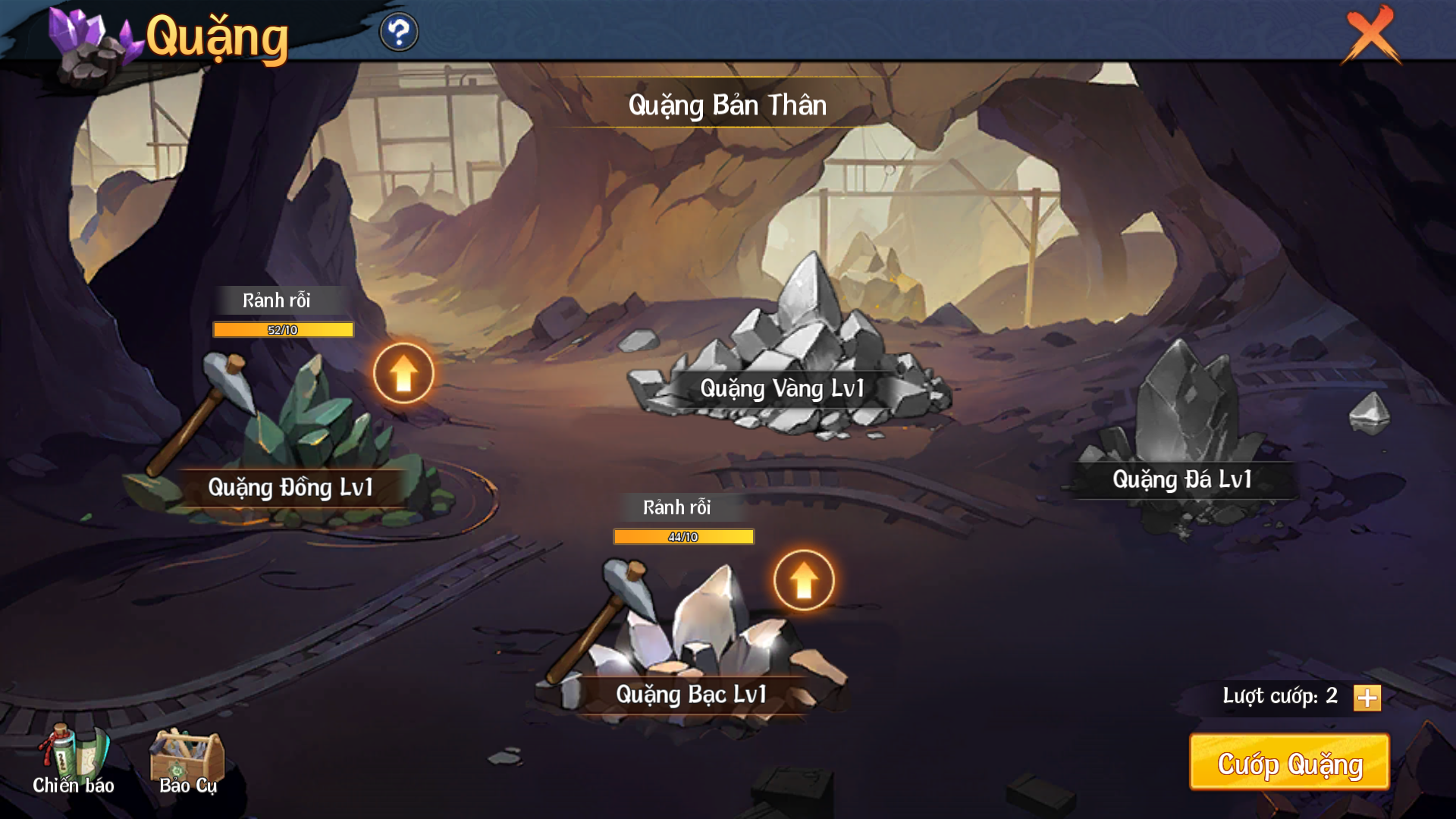Close the Quặng mine screen
1456x819 pixels.
(x=1371, y=35)
